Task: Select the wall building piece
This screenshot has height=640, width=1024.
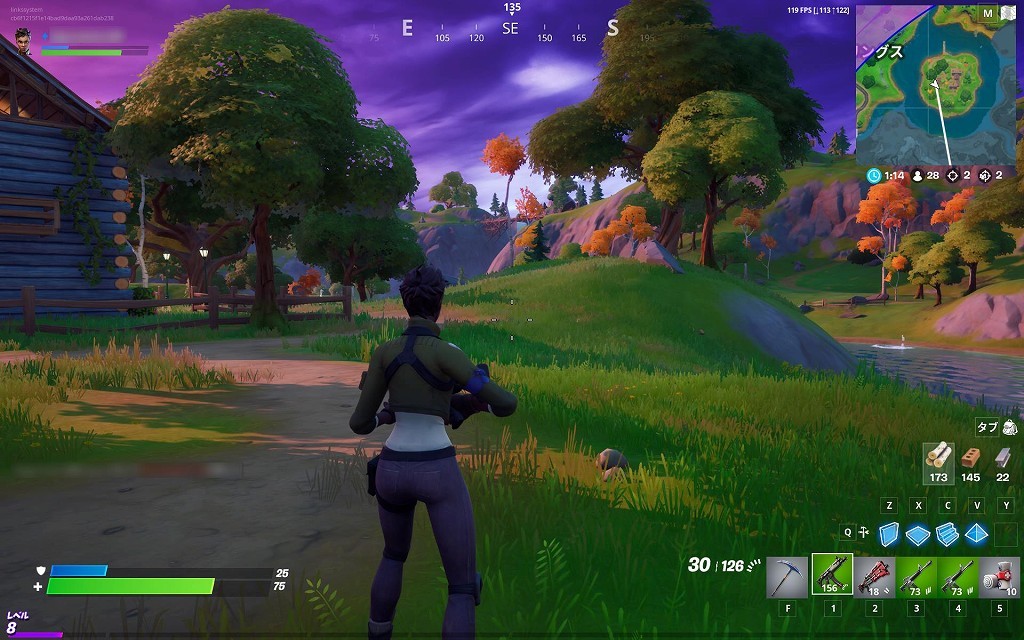Action: pyautogui.click(x=889, y=534)
